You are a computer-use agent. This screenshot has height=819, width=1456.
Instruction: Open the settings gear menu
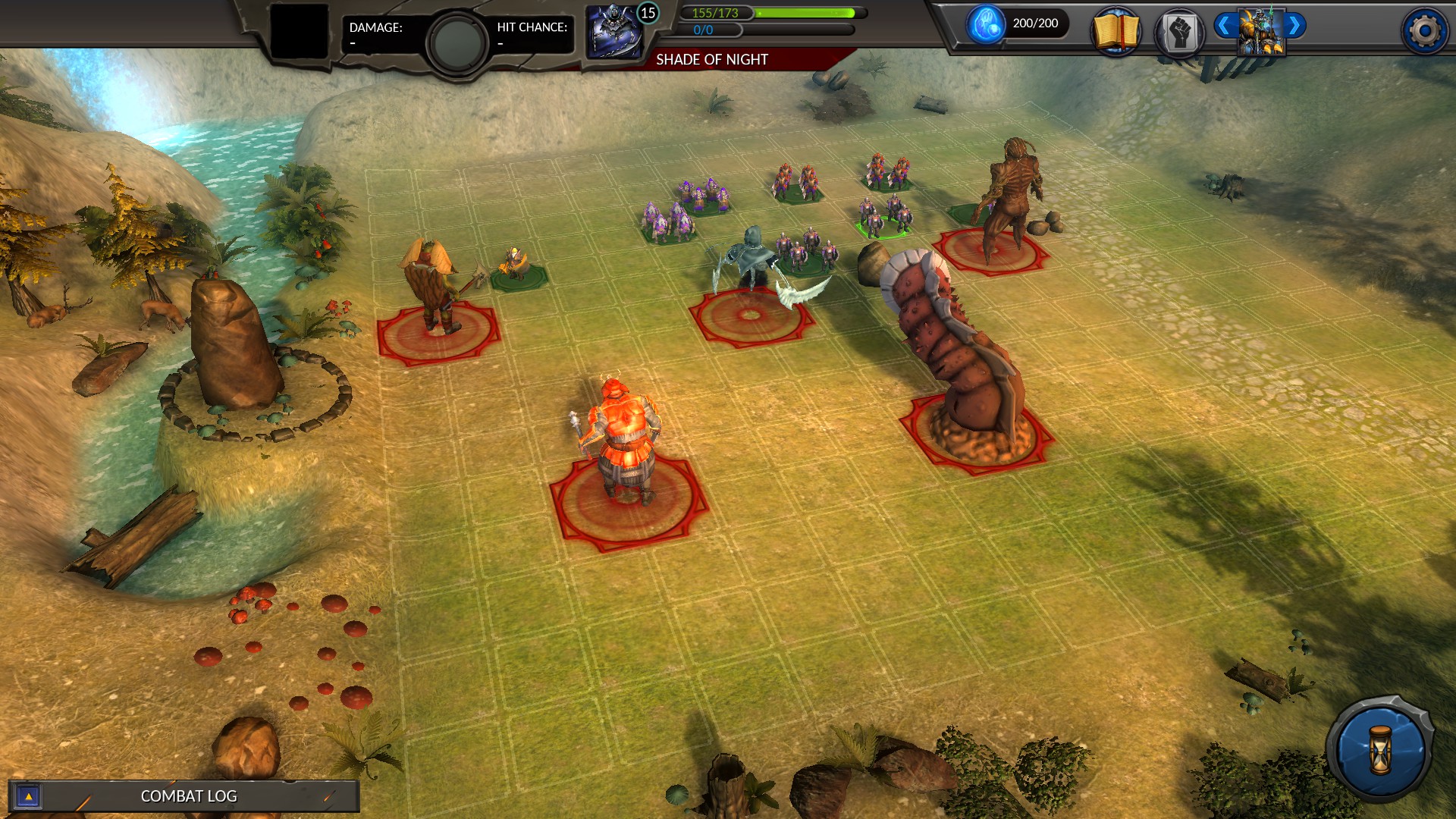pos(1424,30)
